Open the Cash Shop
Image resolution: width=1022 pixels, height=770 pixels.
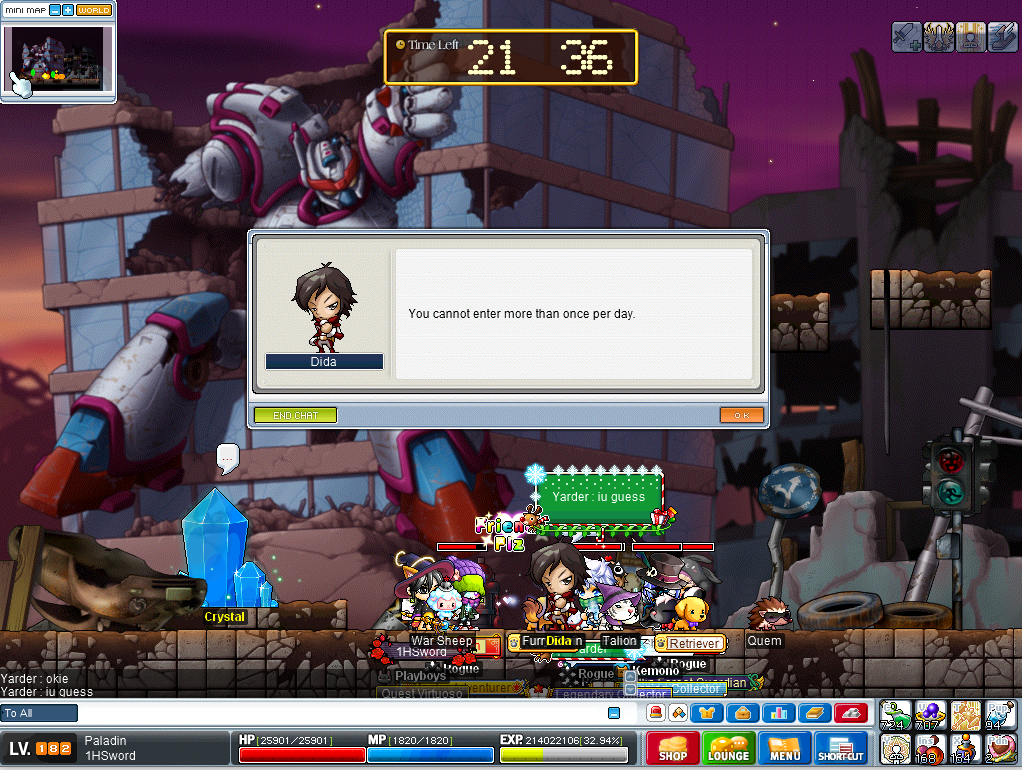pos(672,749)
